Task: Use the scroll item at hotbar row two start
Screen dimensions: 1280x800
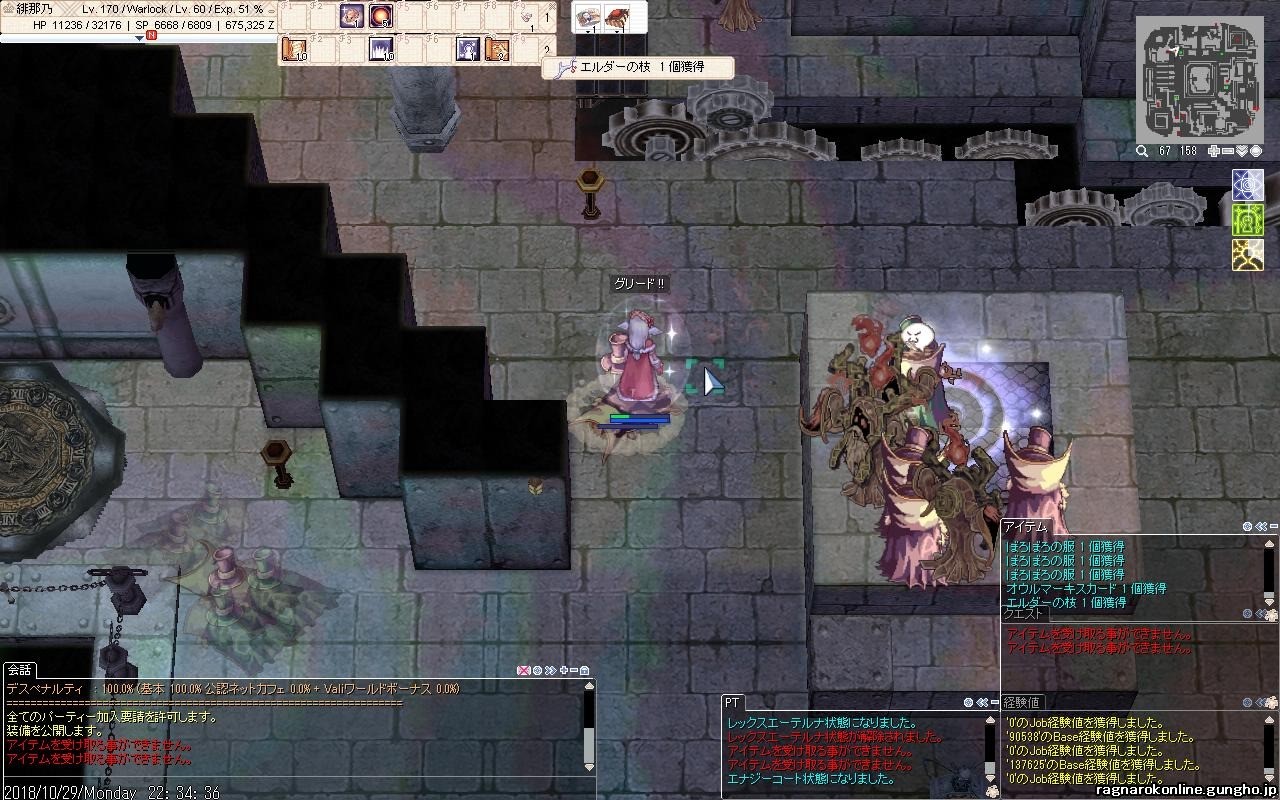Action: (295, 48)
